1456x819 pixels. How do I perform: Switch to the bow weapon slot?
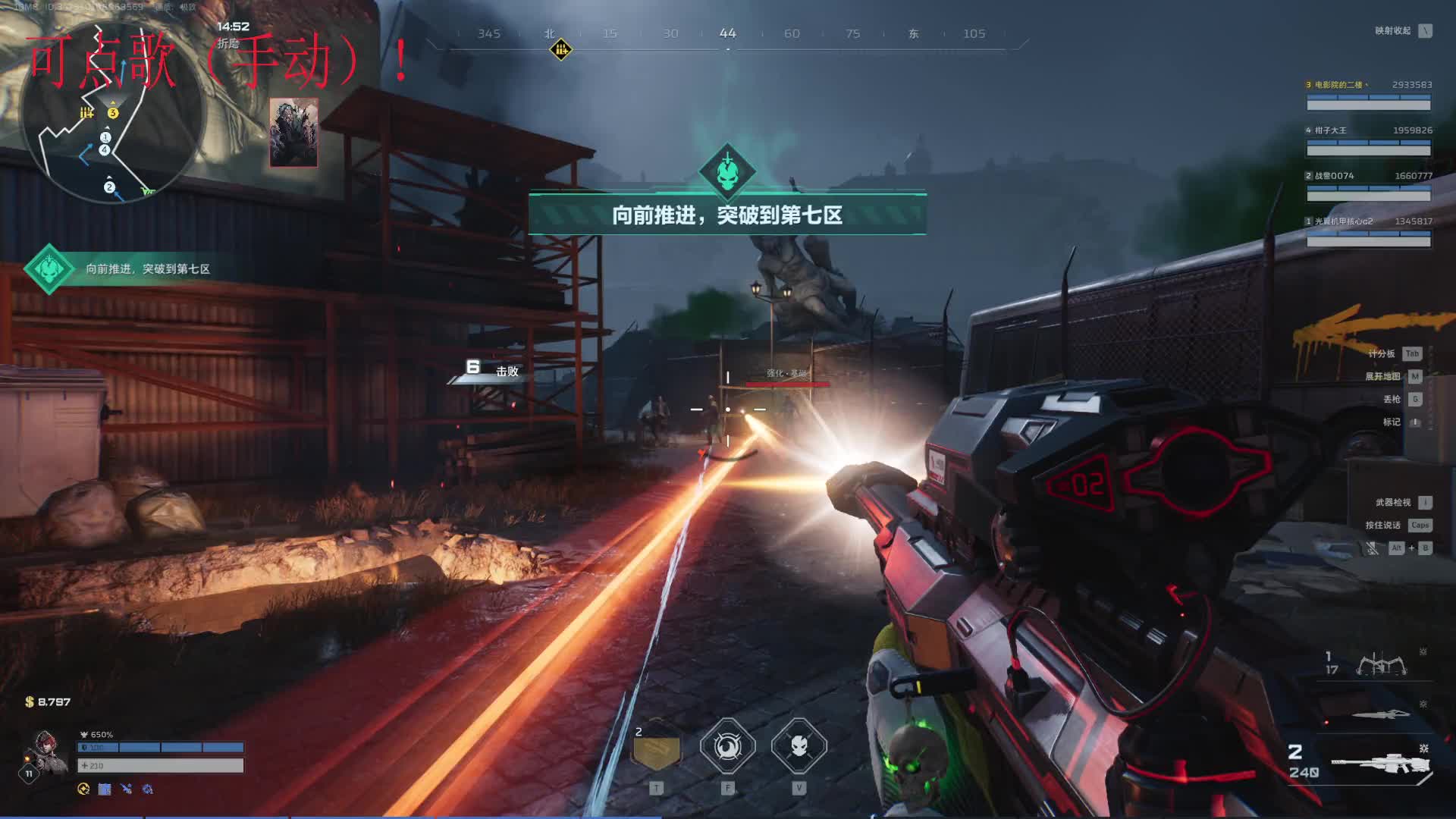click(x=1382, y=665)
